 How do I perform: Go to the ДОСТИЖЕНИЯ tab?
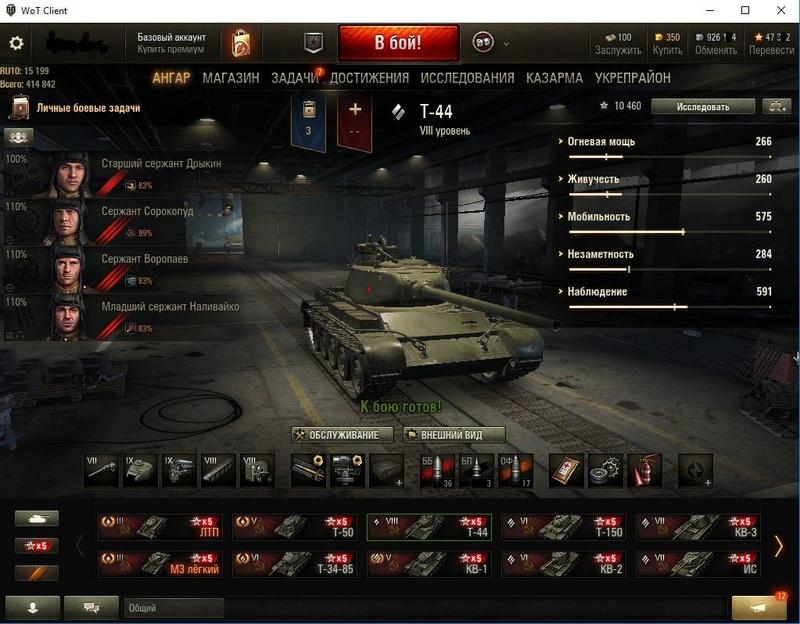click(369, 78)
